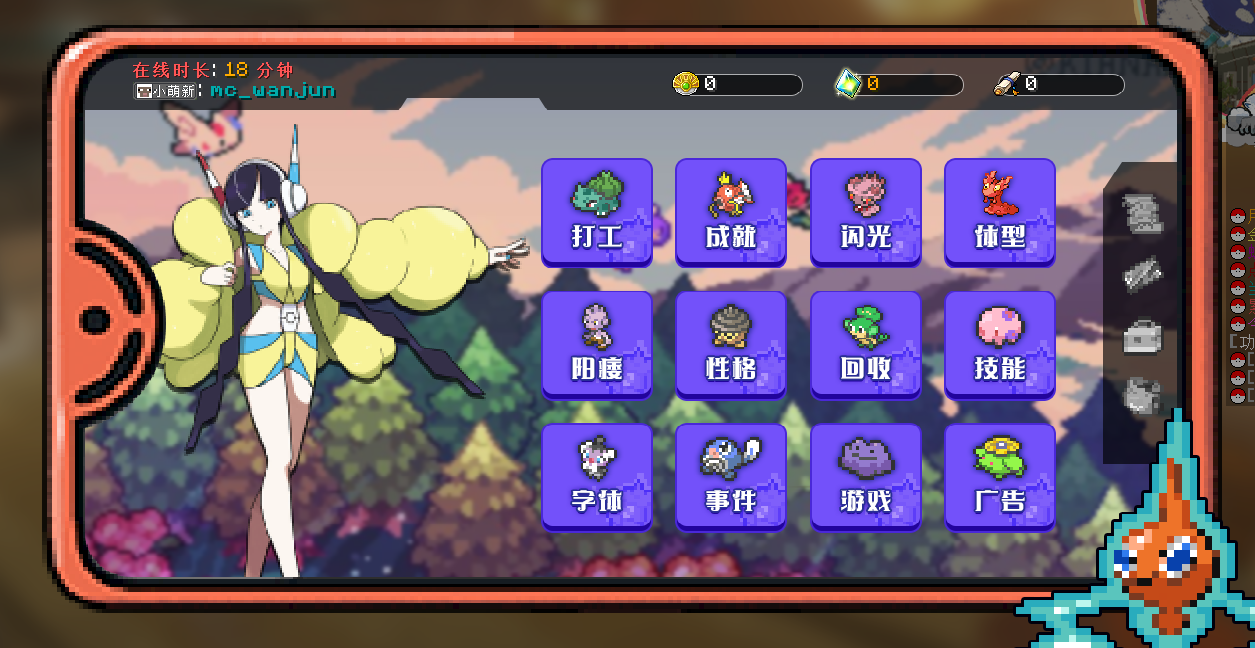Select the green gem currency icon

pyautogui.click(x=848, y=85)
